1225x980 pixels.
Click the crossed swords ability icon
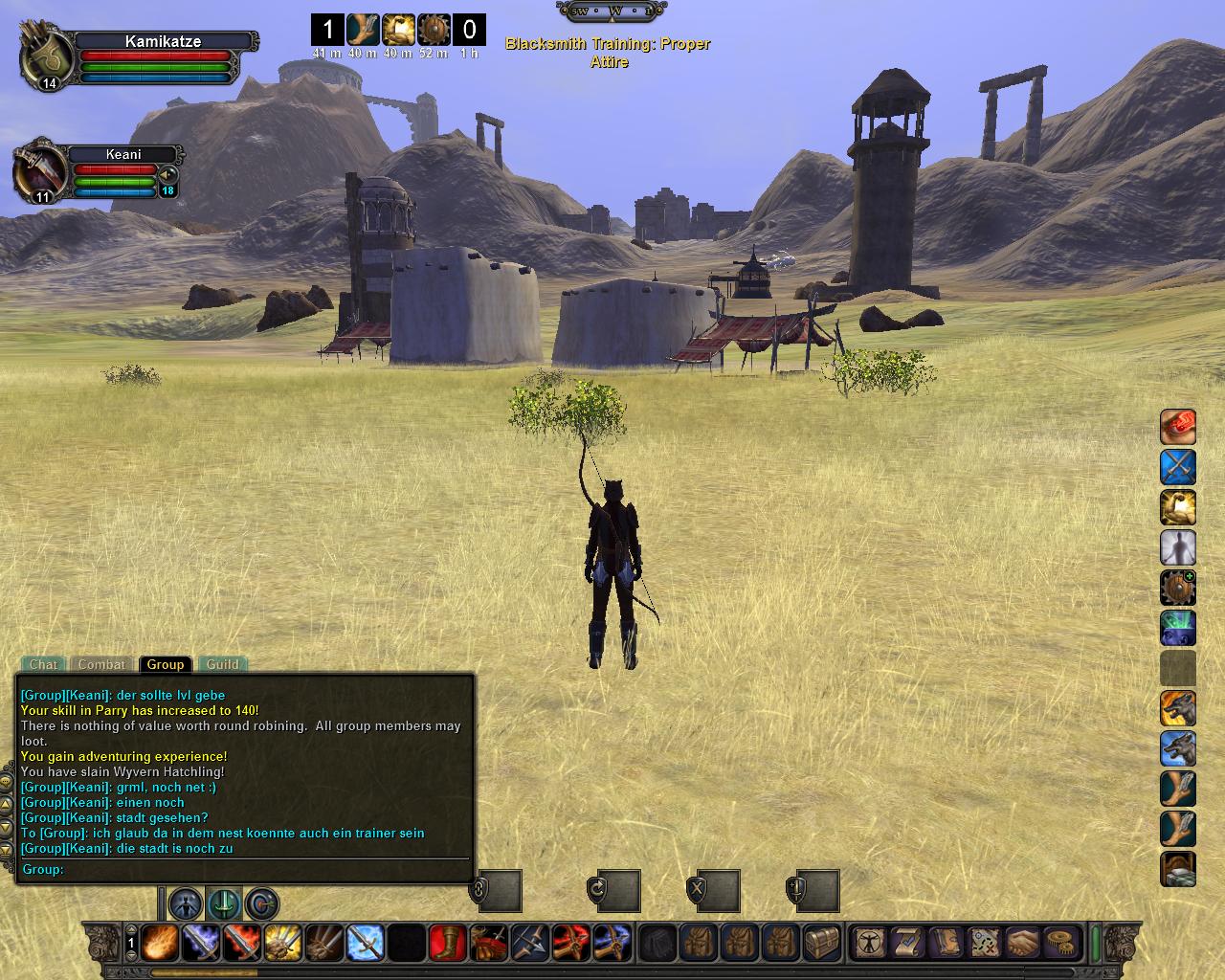click(x=1178, y=467)
